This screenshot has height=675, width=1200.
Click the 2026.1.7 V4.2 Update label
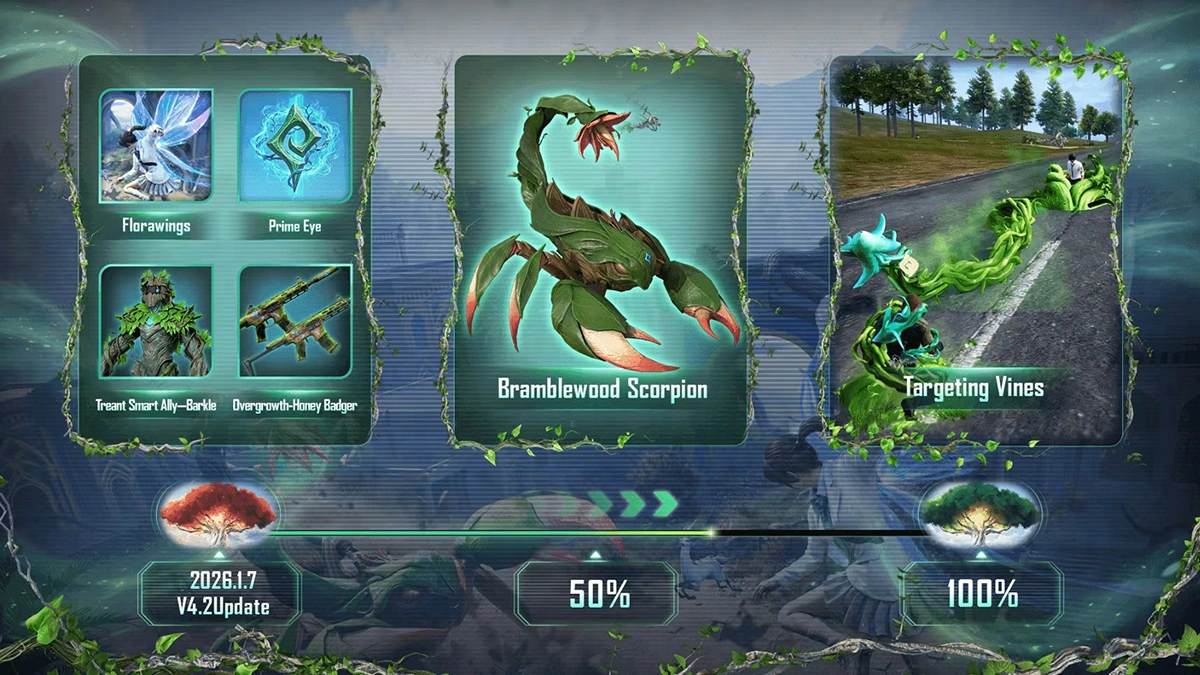219,594
